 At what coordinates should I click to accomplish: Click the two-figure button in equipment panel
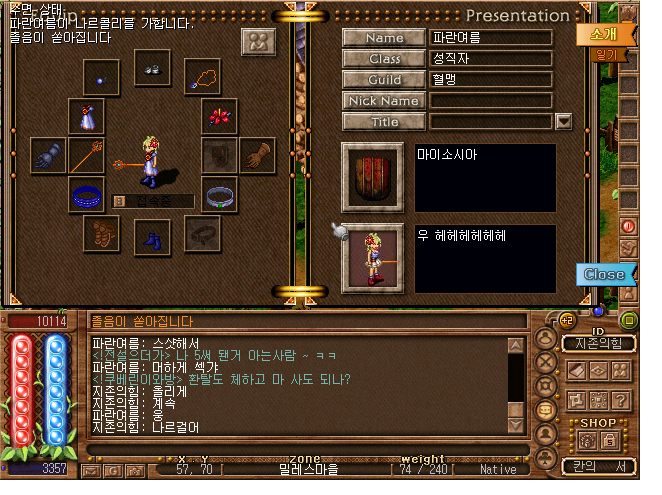pyautogui.click(x=258, y=42)
